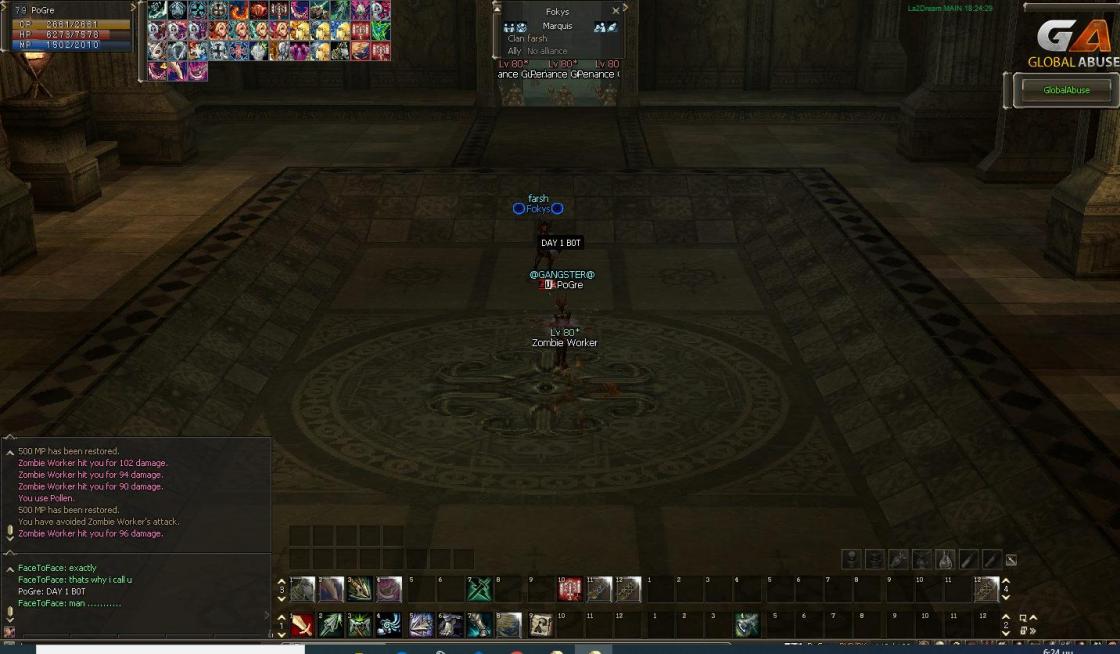Click the GlobalAbuse button
Viewport: 1120px width, 654px height.
click(x=1065, y=90)
